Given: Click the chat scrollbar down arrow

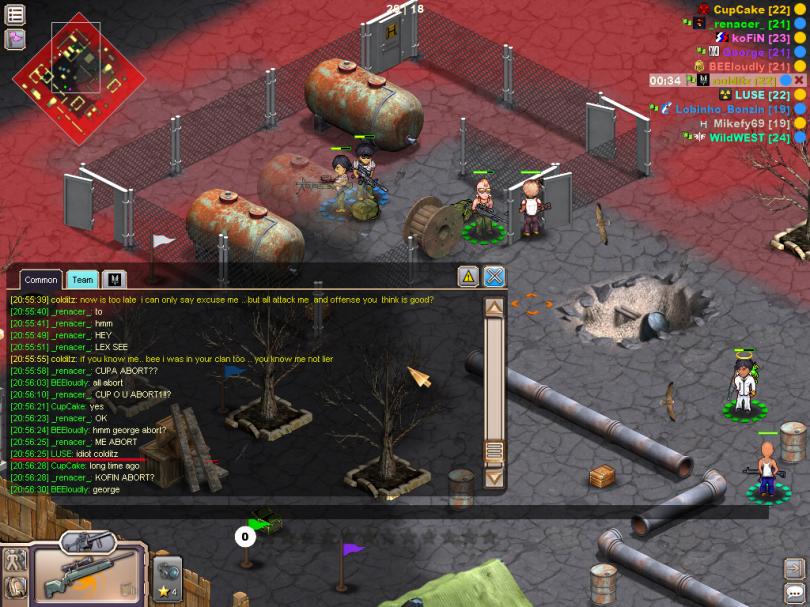Looking at the screenshot, I should click(494, 477).
